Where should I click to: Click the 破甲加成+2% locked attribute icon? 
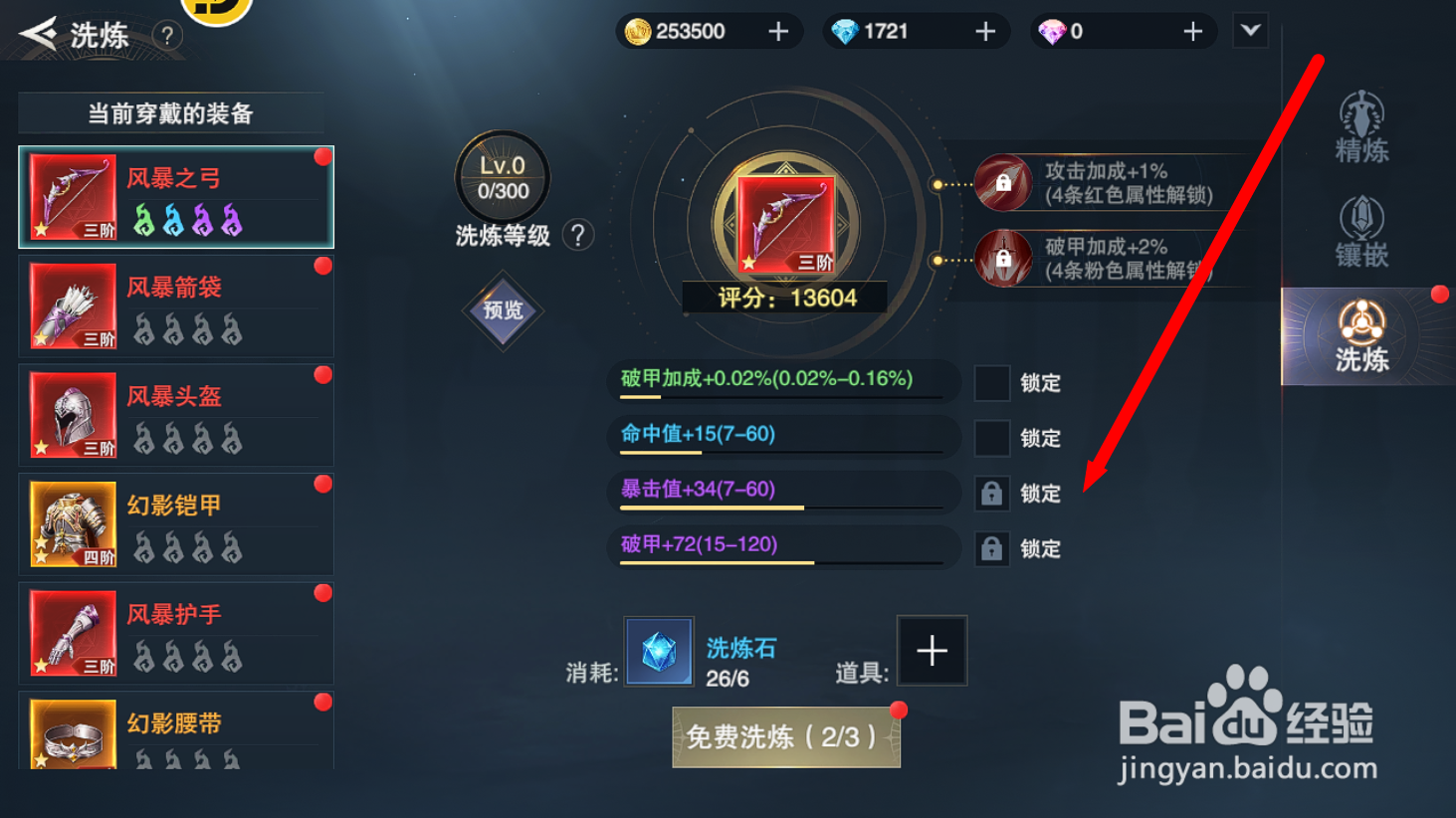[1002, 257]
